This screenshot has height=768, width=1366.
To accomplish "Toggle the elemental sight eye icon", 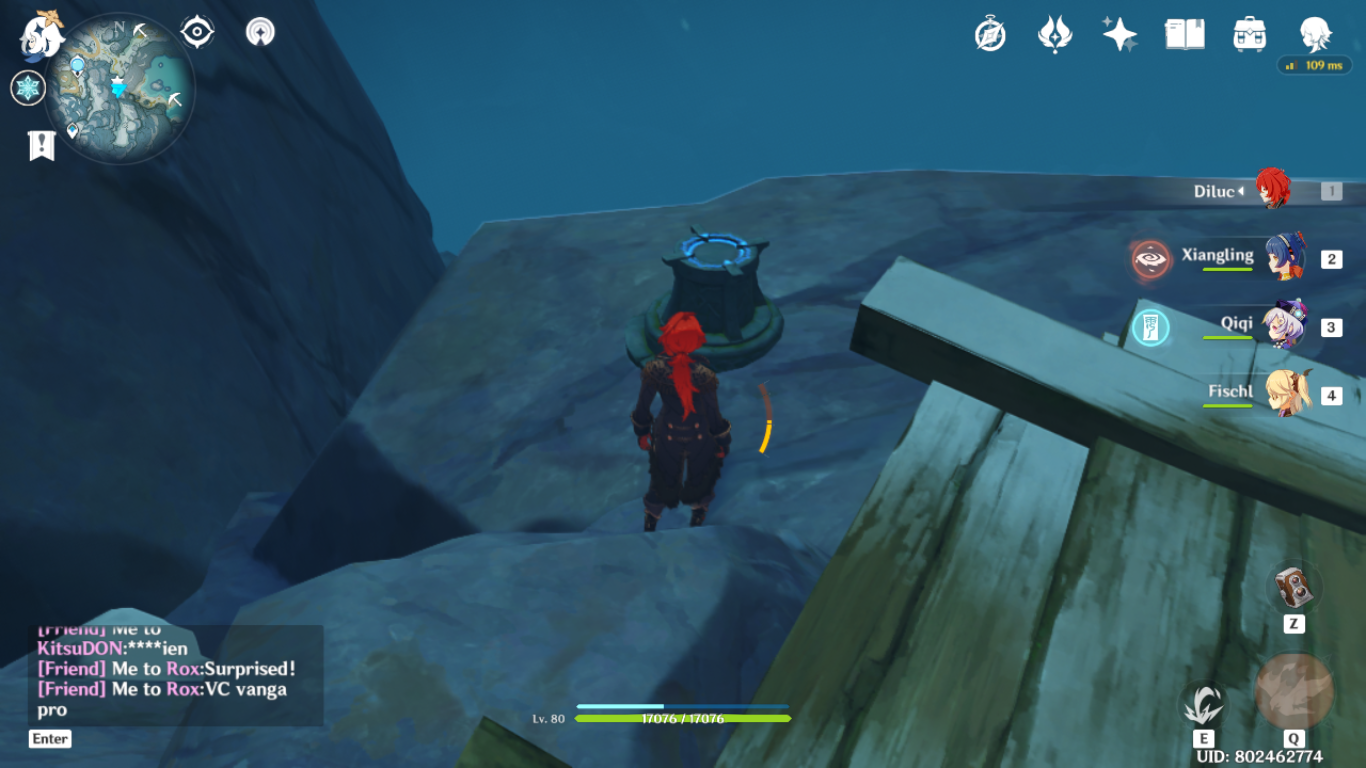I will 197,33.
